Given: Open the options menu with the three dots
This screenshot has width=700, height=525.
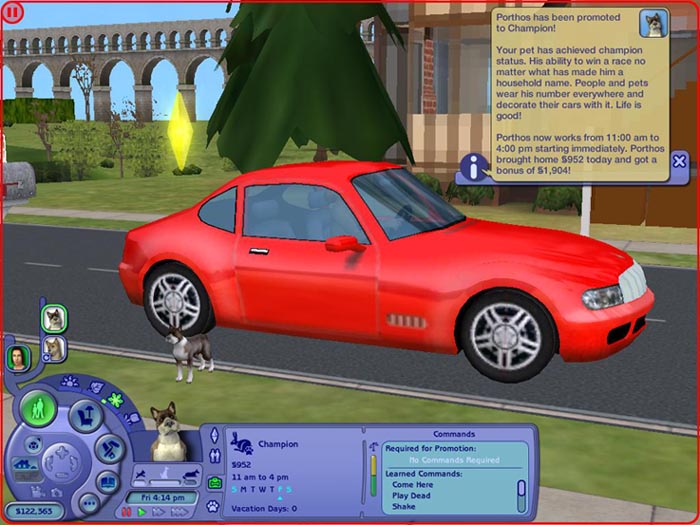Looking at the screenshot, I should coord(88,503).
